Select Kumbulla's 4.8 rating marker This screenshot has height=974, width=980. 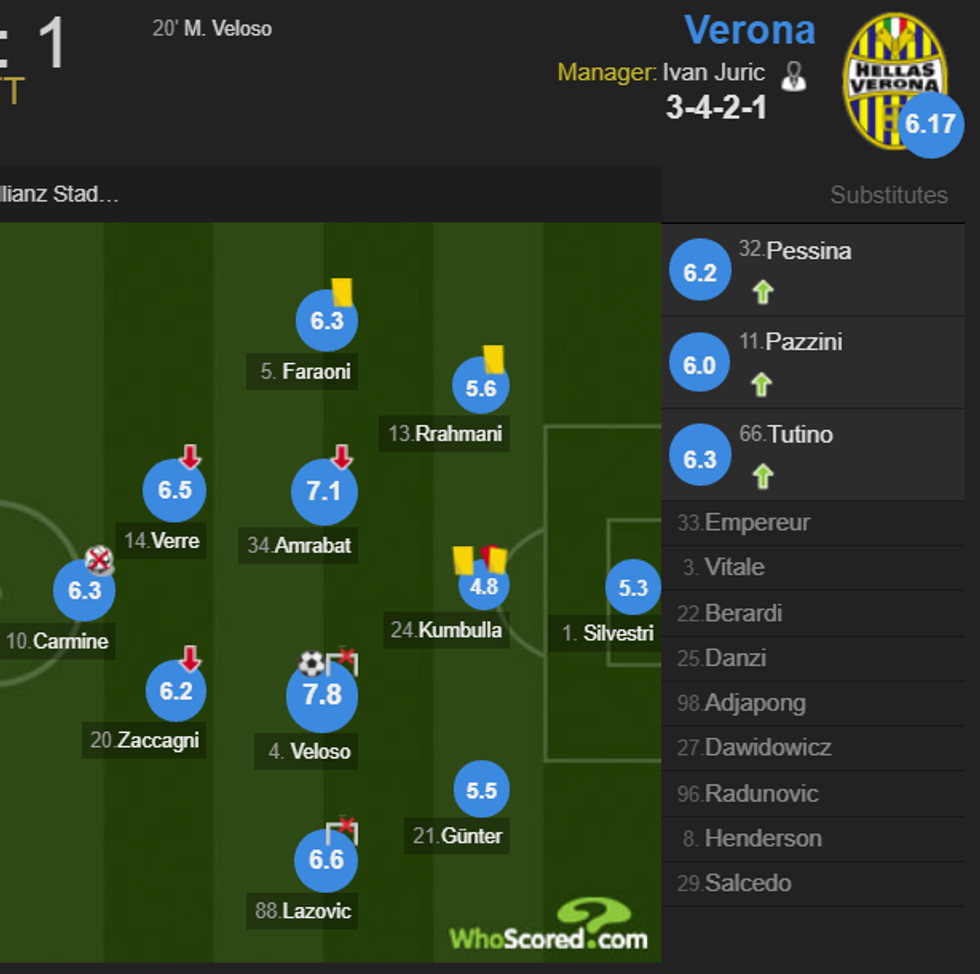coord(484,586)
